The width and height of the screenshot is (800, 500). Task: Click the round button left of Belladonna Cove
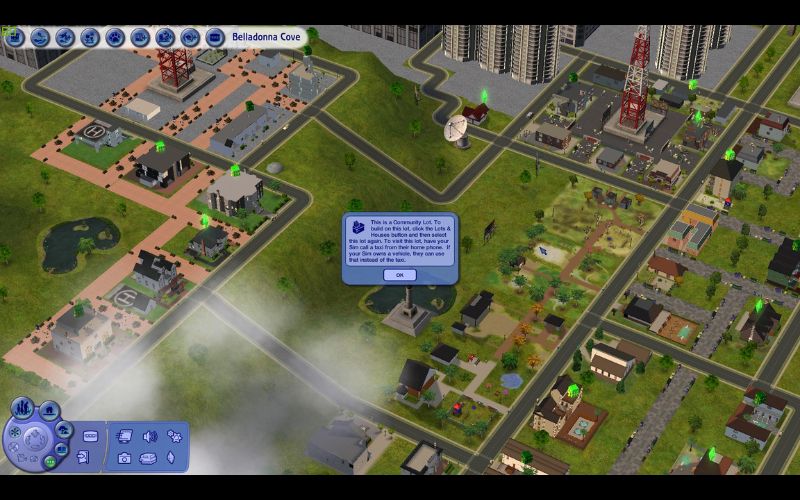[215, 37]
